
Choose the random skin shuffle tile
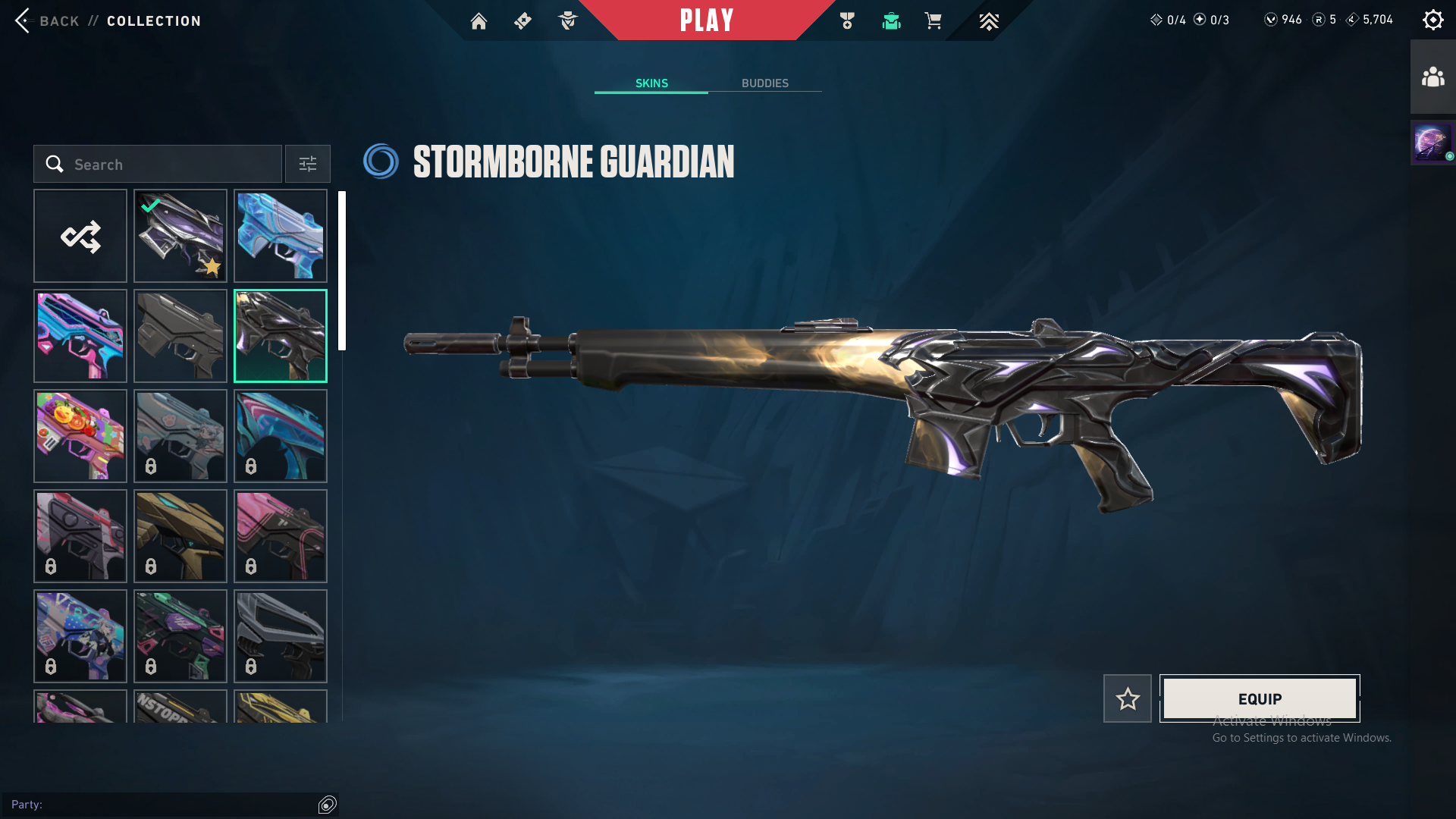click(x=80, y=237)
